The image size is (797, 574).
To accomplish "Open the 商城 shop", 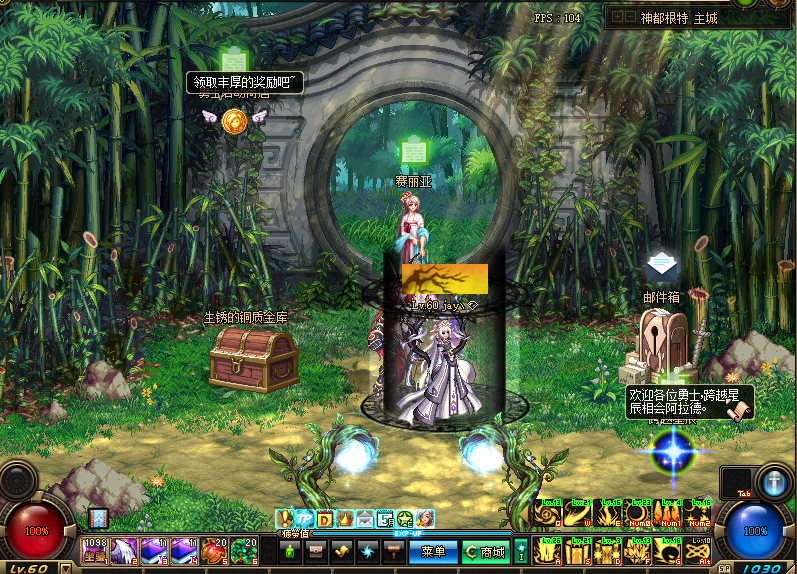I will (485, 551).
